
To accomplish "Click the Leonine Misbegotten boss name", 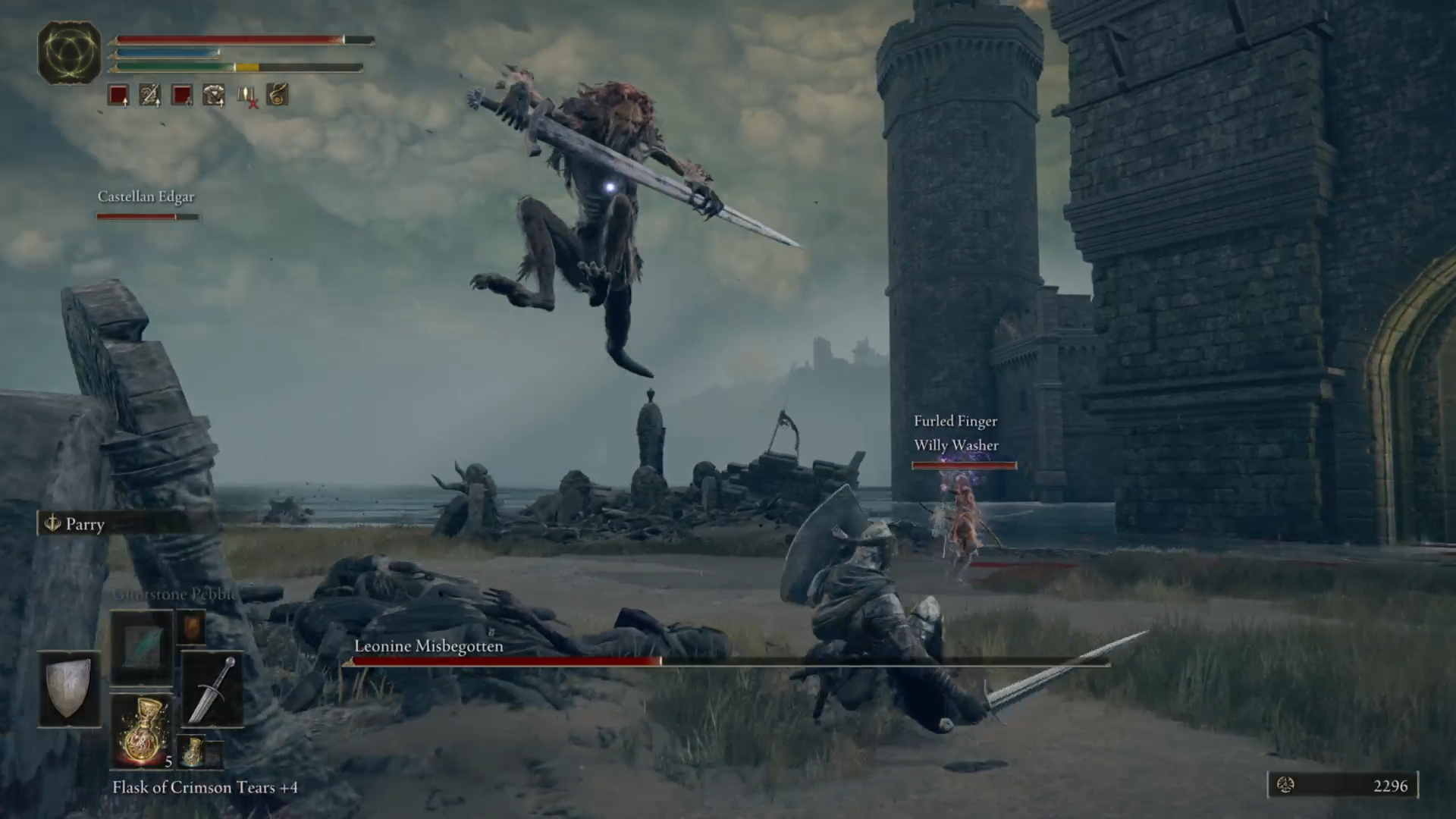I will point(428,646).
